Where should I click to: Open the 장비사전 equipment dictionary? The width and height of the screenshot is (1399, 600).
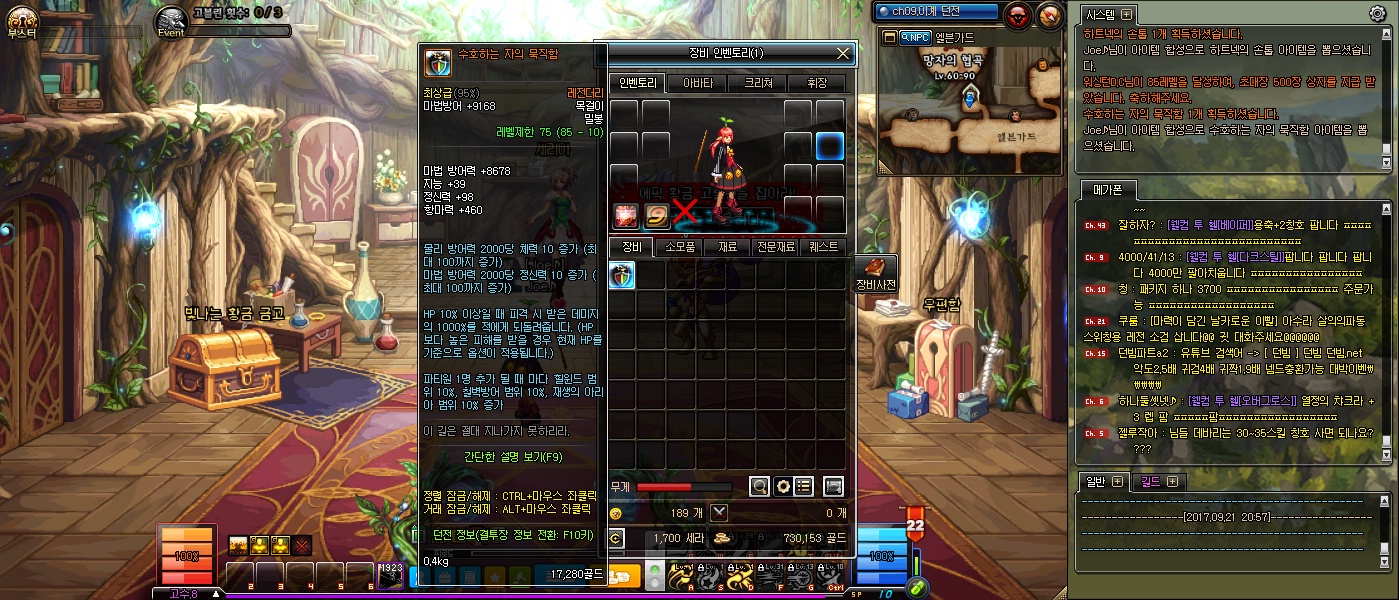[x=876, y=274]
